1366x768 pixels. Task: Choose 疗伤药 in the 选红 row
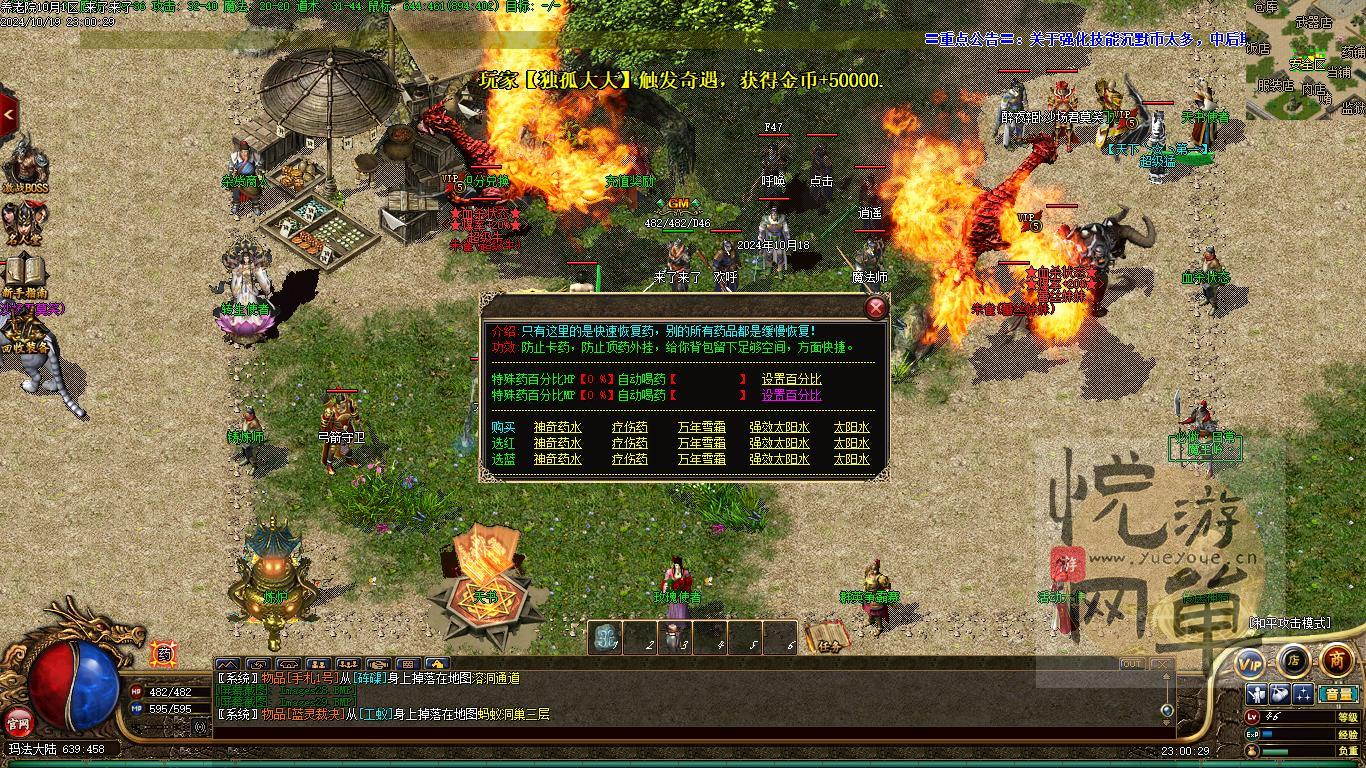[x=629, y=443]
